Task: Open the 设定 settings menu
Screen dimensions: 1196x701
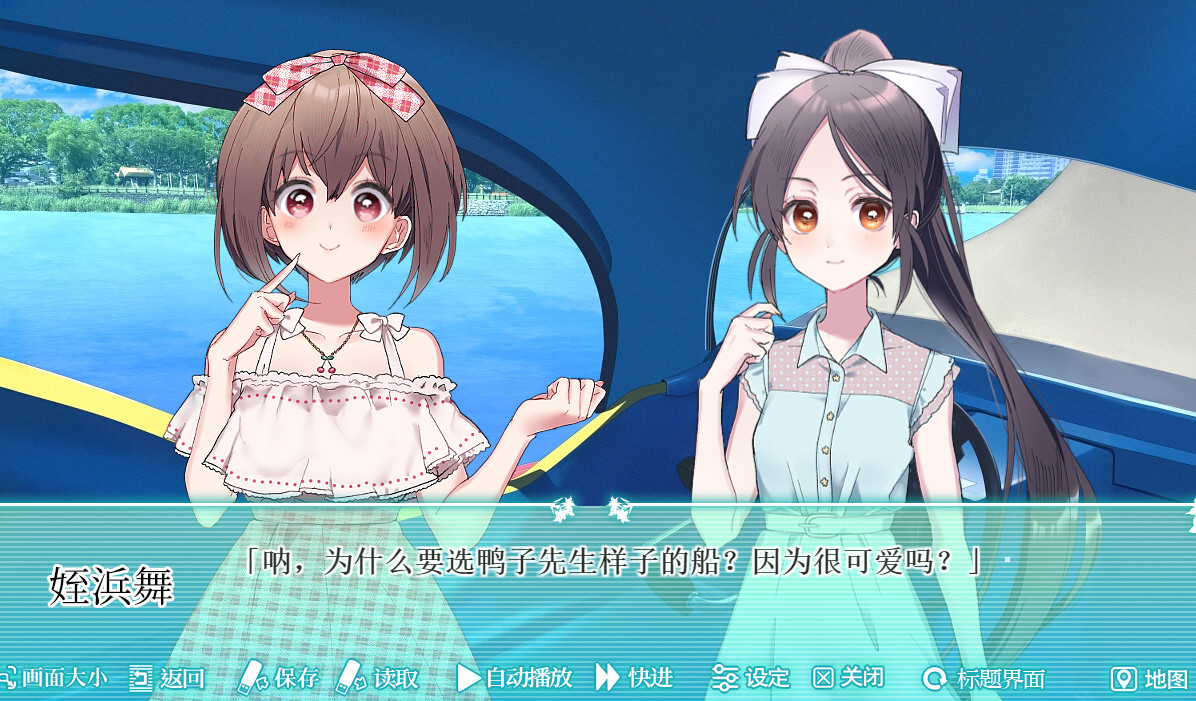Action: coord(752,678)
